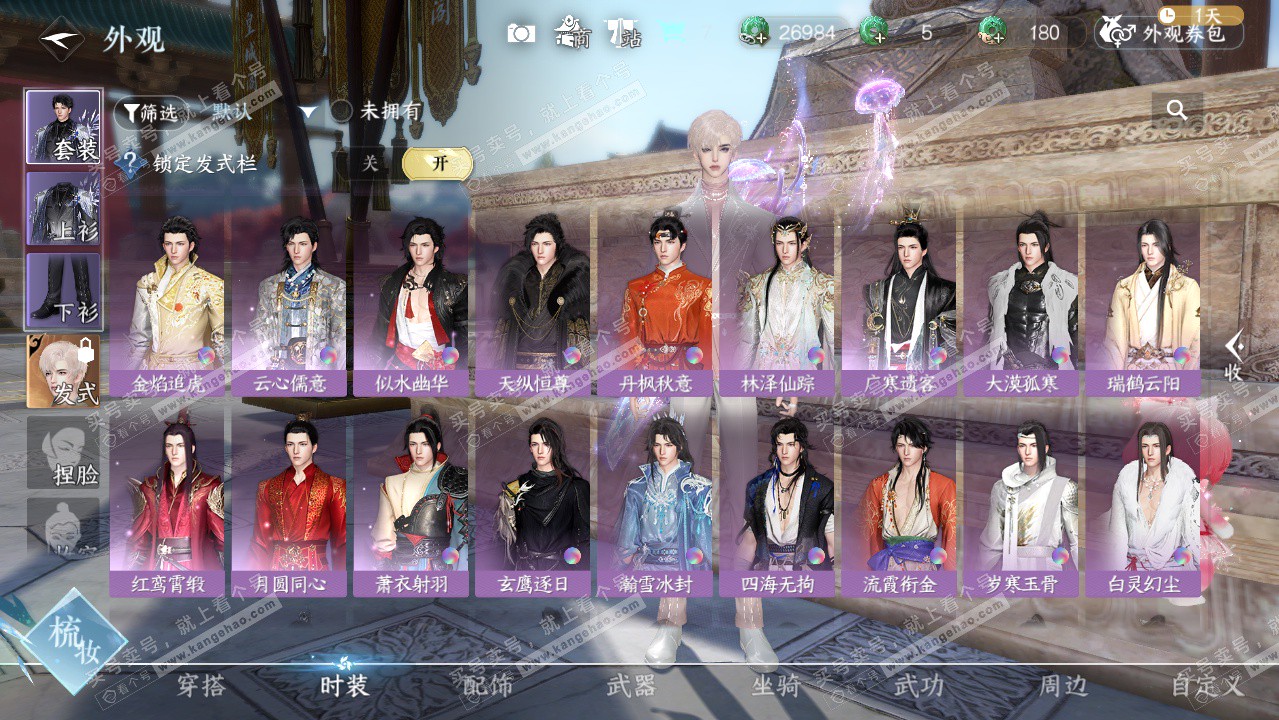Screen dimensions: 1279x720
Task: Open the search magnifier
Action: coord(1177,111)
